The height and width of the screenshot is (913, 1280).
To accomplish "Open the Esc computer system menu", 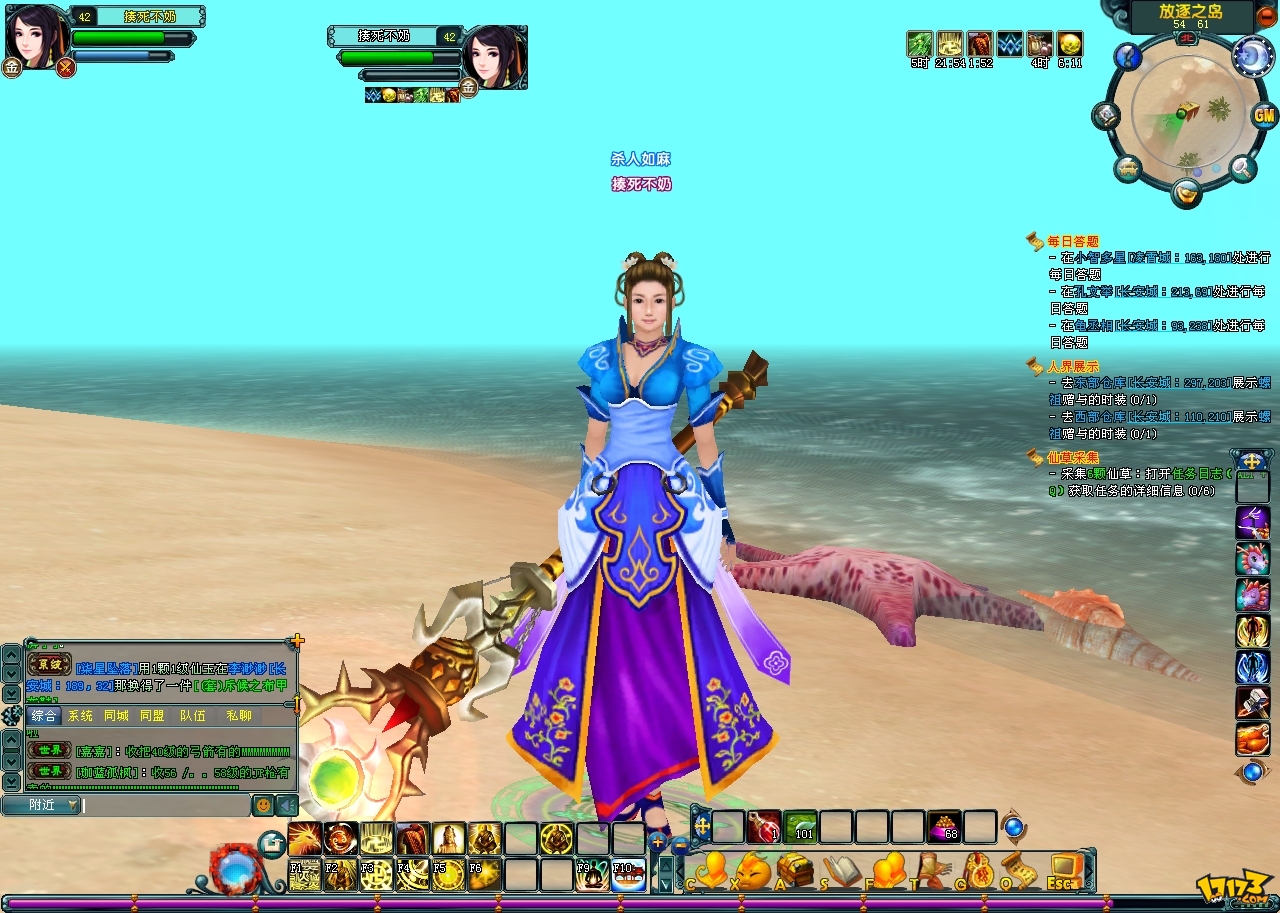I will (x=1065, y=871).
